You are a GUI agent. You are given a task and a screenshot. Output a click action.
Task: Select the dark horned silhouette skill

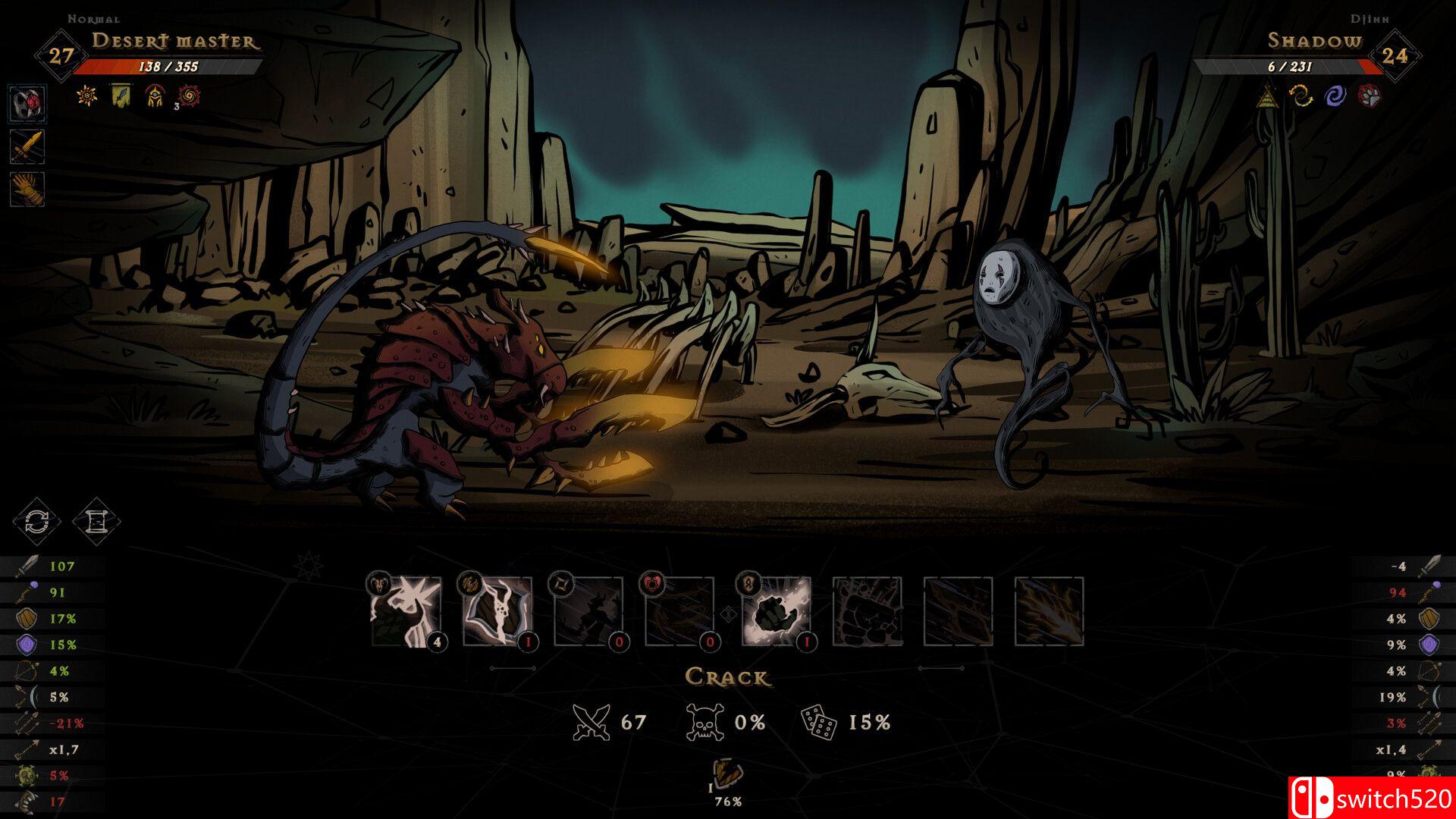pos(588,611)
